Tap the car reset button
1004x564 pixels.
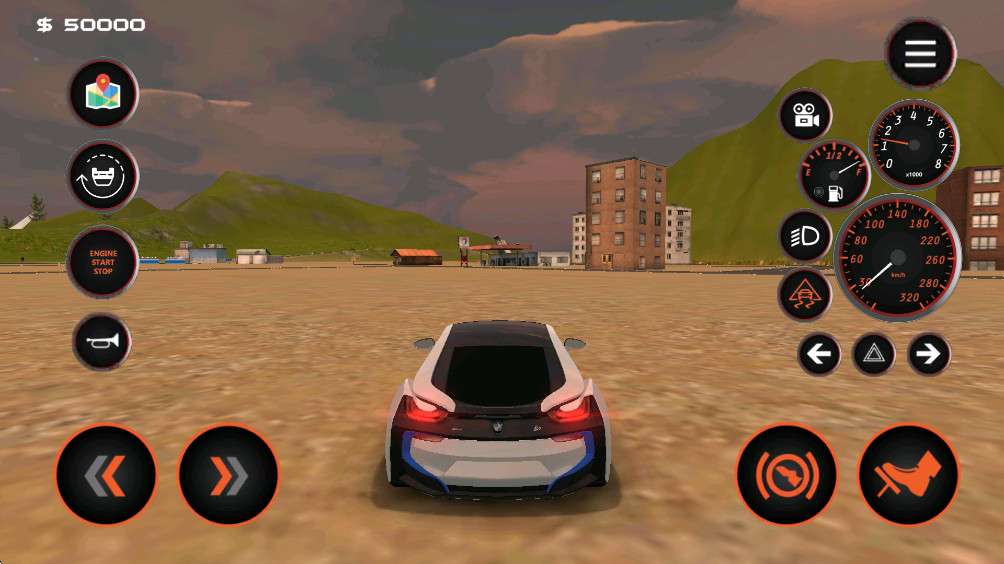[102, 177]
